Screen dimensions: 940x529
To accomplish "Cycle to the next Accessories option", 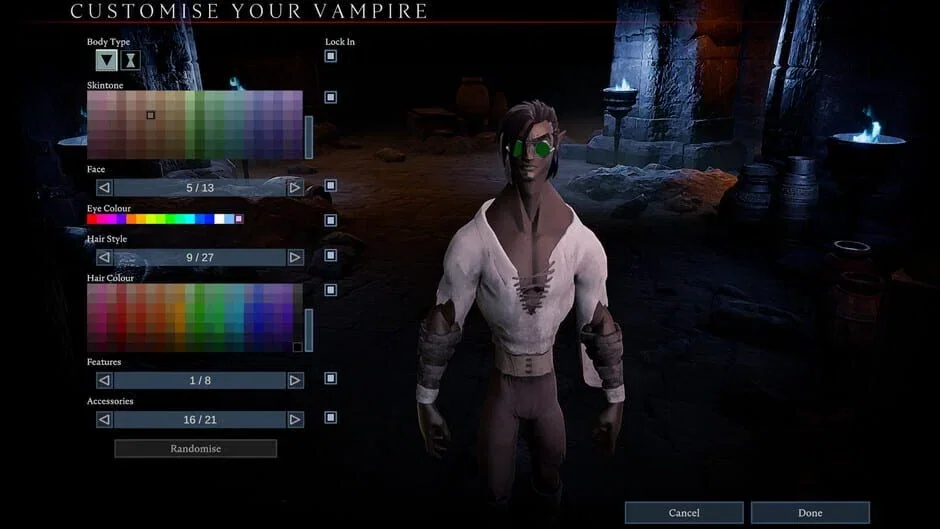I will click(295, 420).
